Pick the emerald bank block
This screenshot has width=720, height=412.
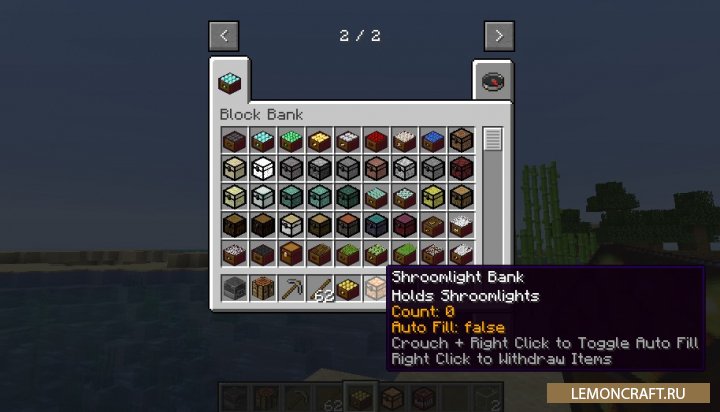coord(290,140)
